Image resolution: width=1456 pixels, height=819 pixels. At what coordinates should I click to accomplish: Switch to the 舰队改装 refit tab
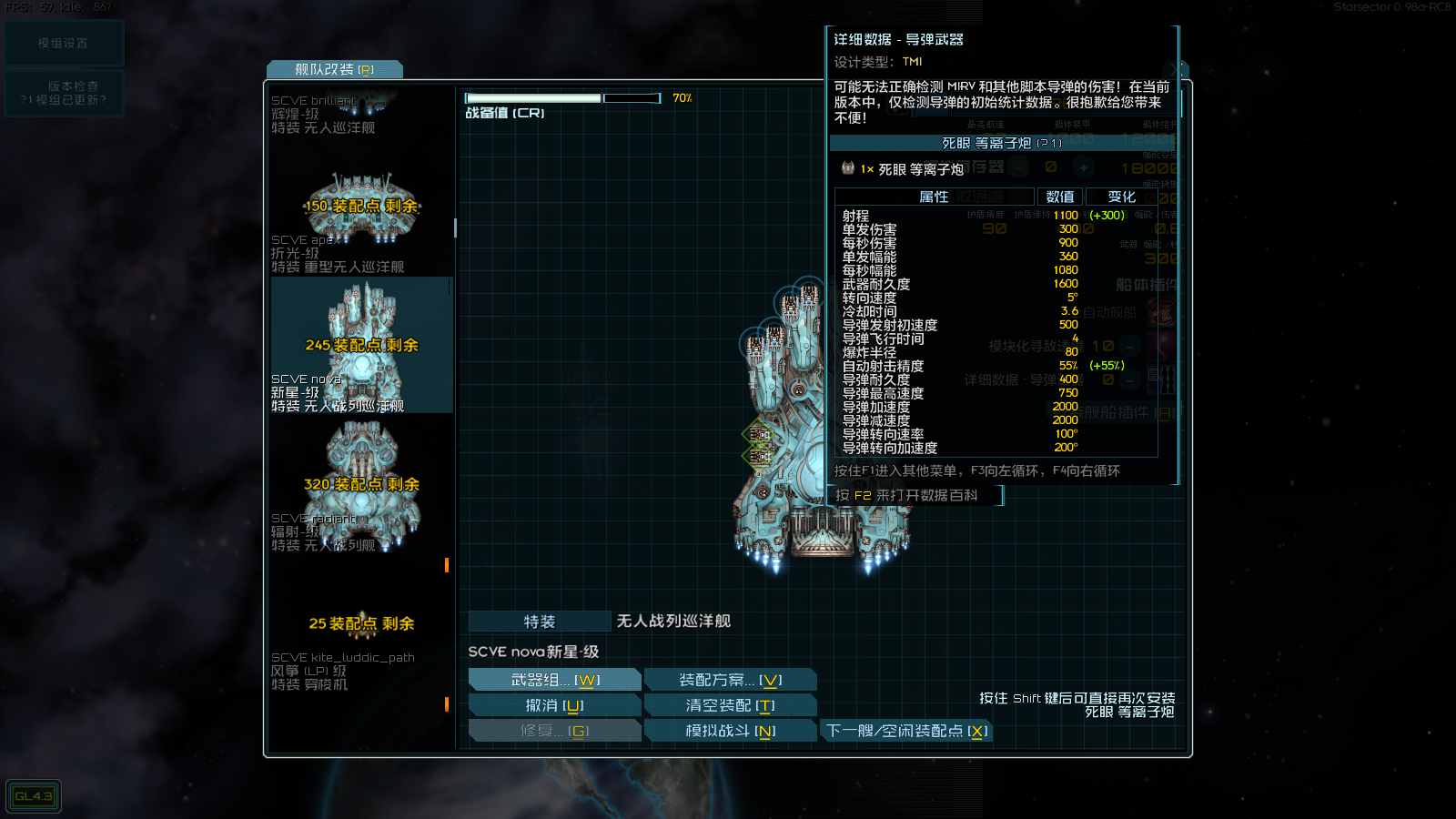click(x=334, y=68)
